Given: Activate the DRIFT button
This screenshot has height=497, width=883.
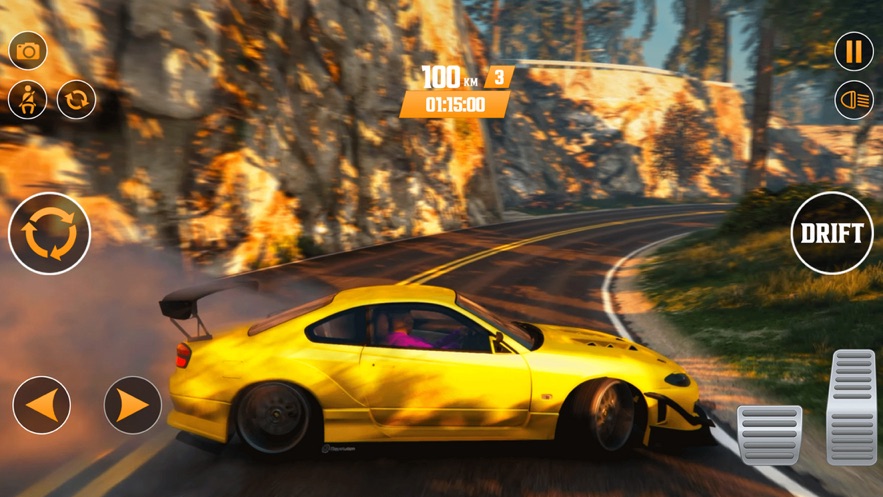Looking at the screenshot, I should click(x=832, y=233).
